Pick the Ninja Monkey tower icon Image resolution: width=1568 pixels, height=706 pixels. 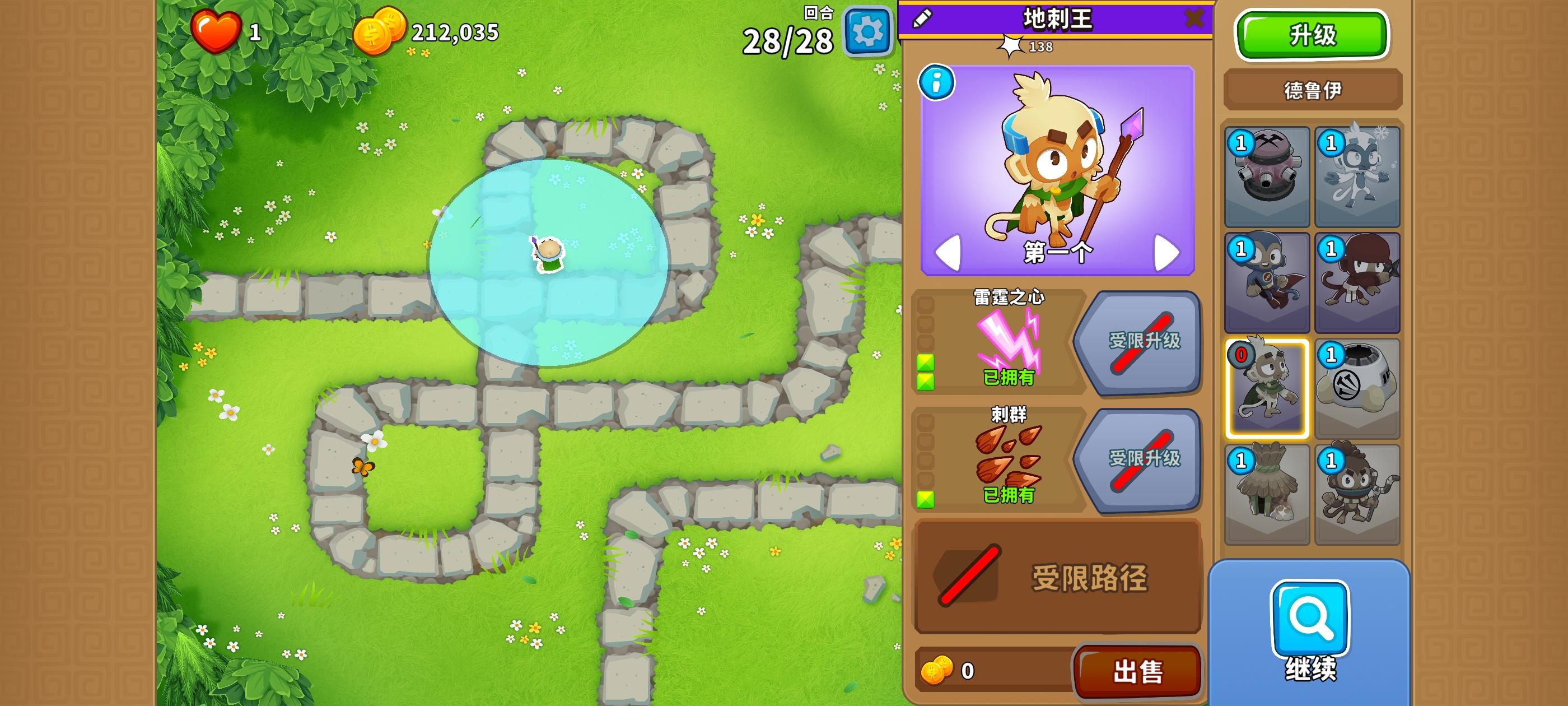tap(1357, 281)
